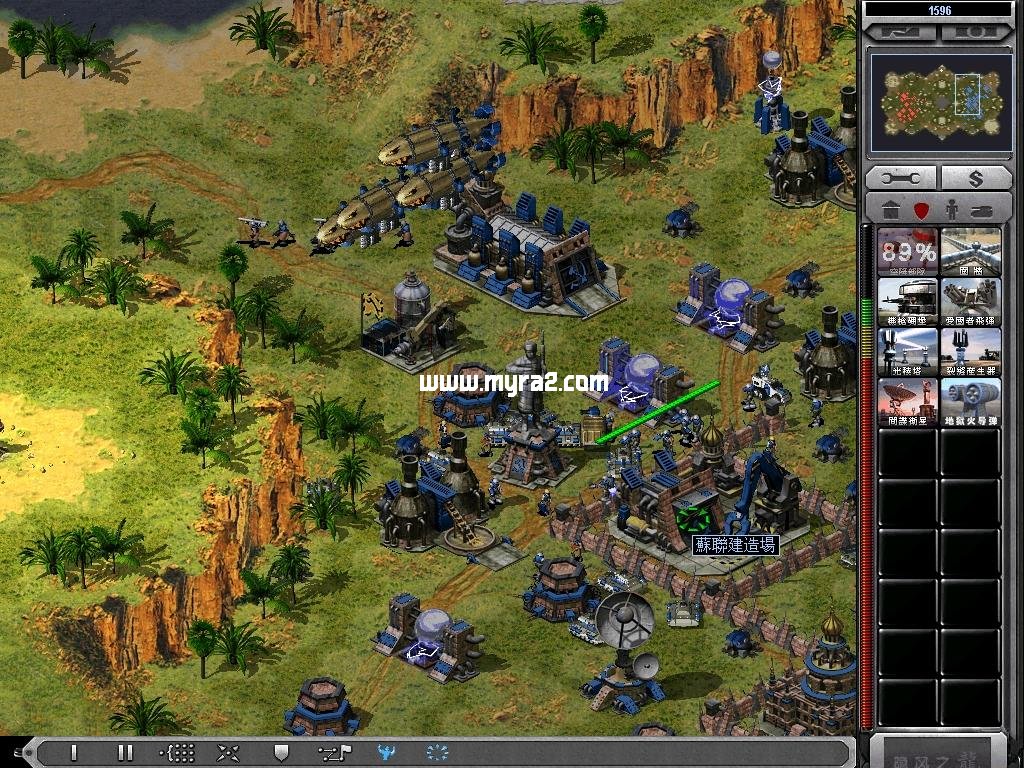Toggle the waypoint flag planning mode
The width and height of the screenshot is (1024, 768).
[333, 752]
